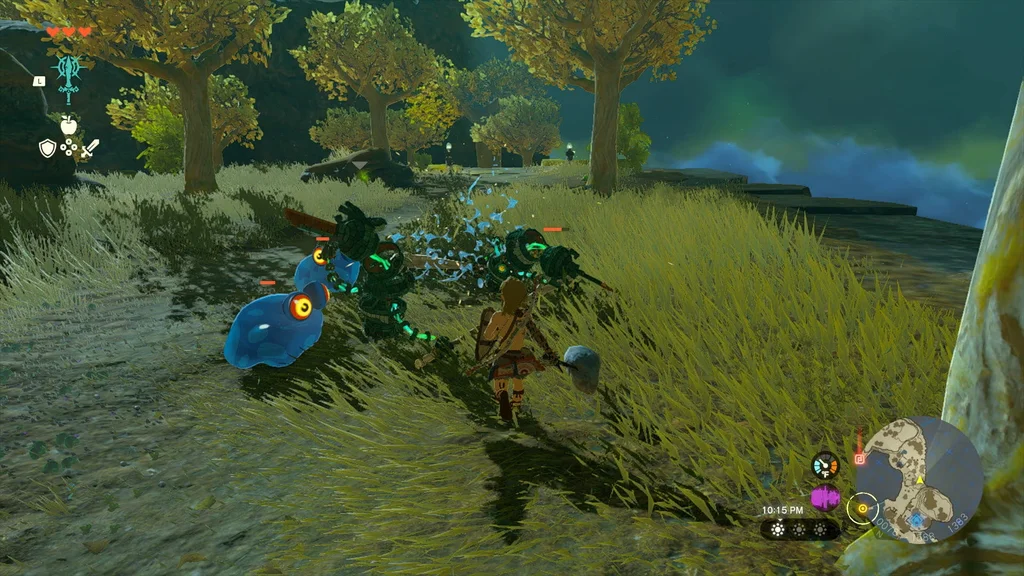Choose the sword weapon quick-select icon
This screenshot has width=1024, height=576.
coord(90,148)
